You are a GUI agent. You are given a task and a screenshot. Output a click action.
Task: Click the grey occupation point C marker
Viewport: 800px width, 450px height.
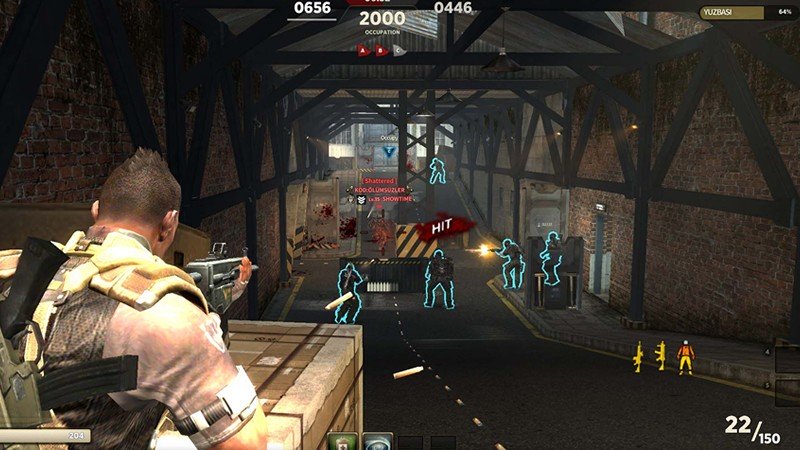(x=399, y=49)
